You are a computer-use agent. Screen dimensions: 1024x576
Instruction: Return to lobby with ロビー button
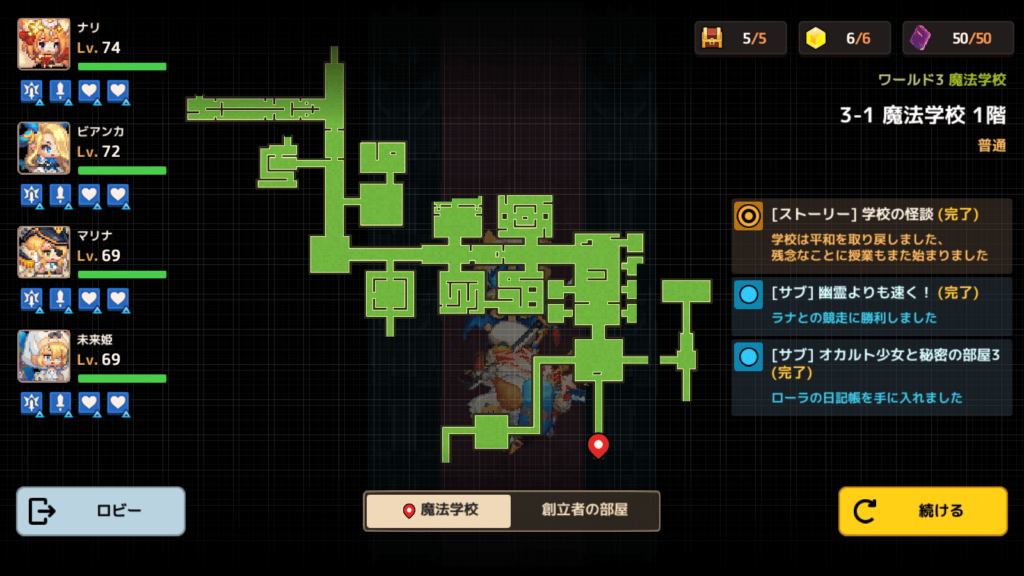point(101,511)
